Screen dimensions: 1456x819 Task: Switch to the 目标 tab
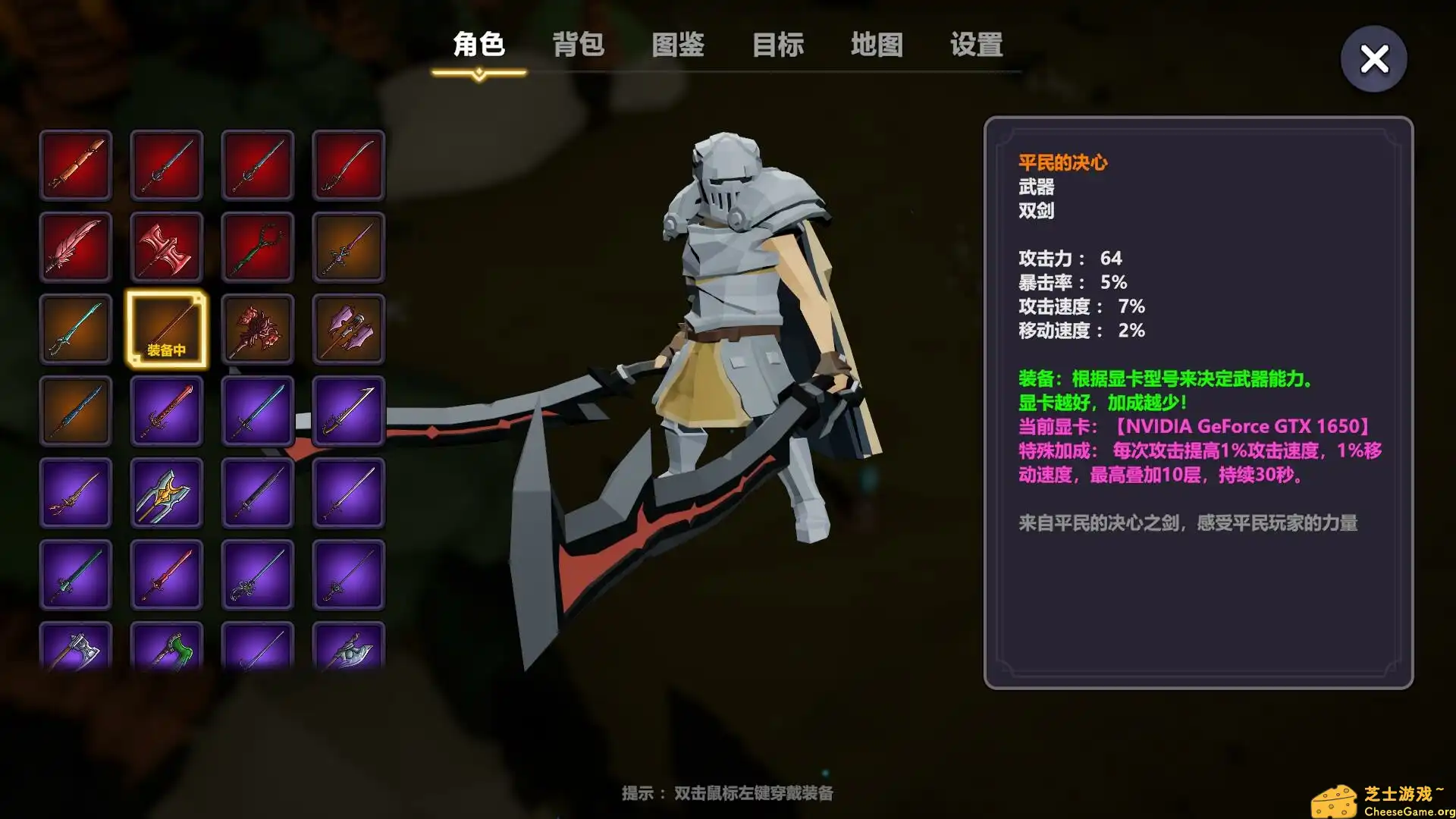[x=778, y=45]
